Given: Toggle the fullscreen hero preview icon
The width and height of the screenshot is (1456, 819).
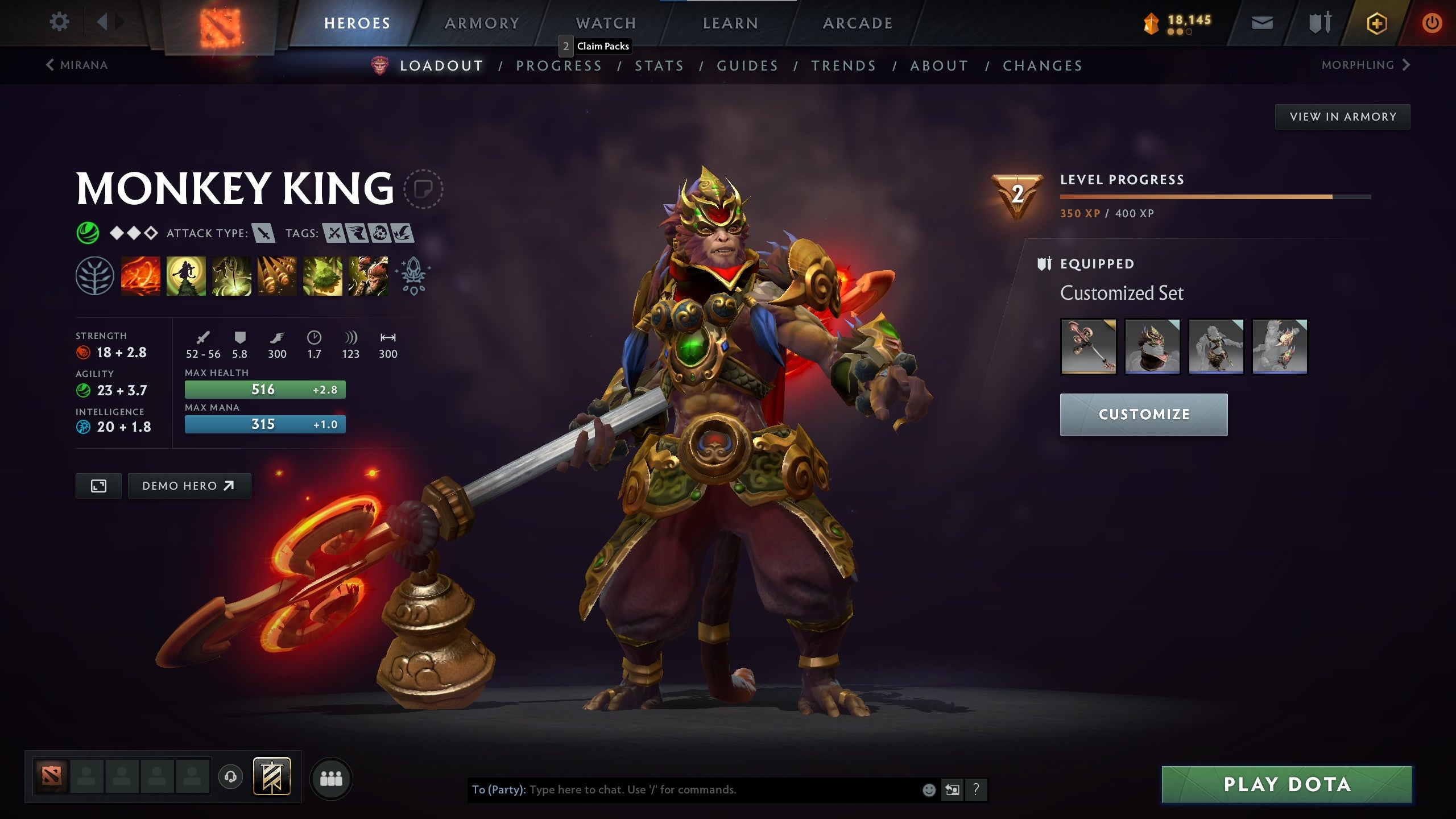Looking at the screenshot, I should click(x=98, y=486).
